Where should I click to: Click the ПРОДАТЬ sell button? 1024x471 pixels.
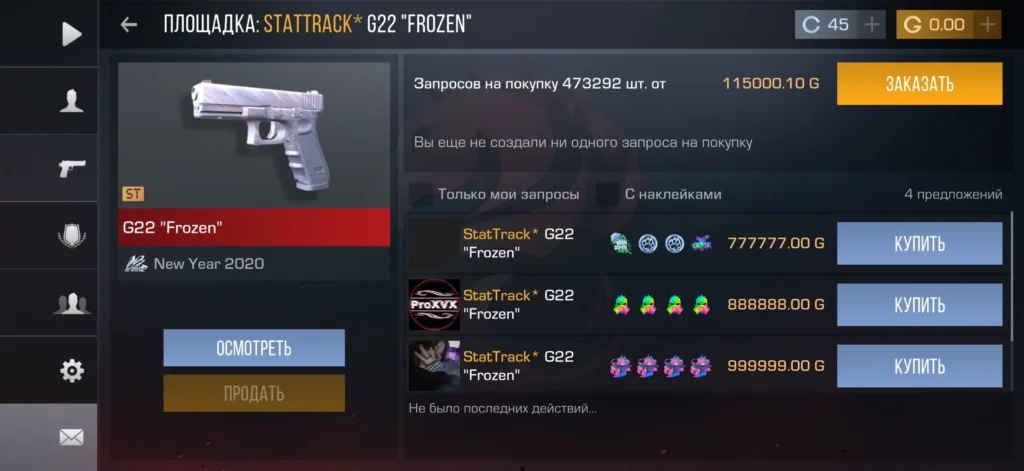(254, 393)
